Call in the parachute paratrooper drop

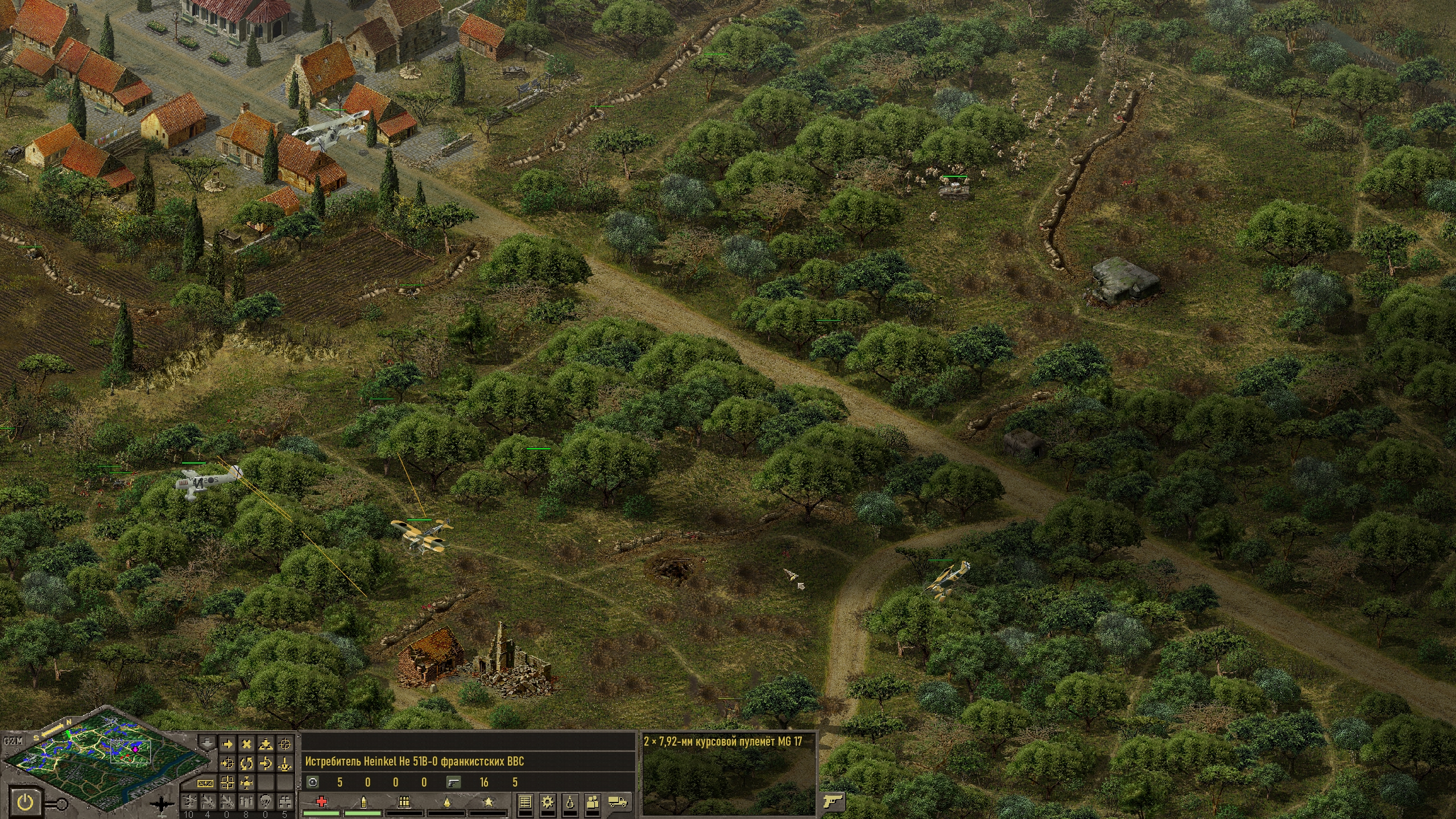tap(266, 803)
